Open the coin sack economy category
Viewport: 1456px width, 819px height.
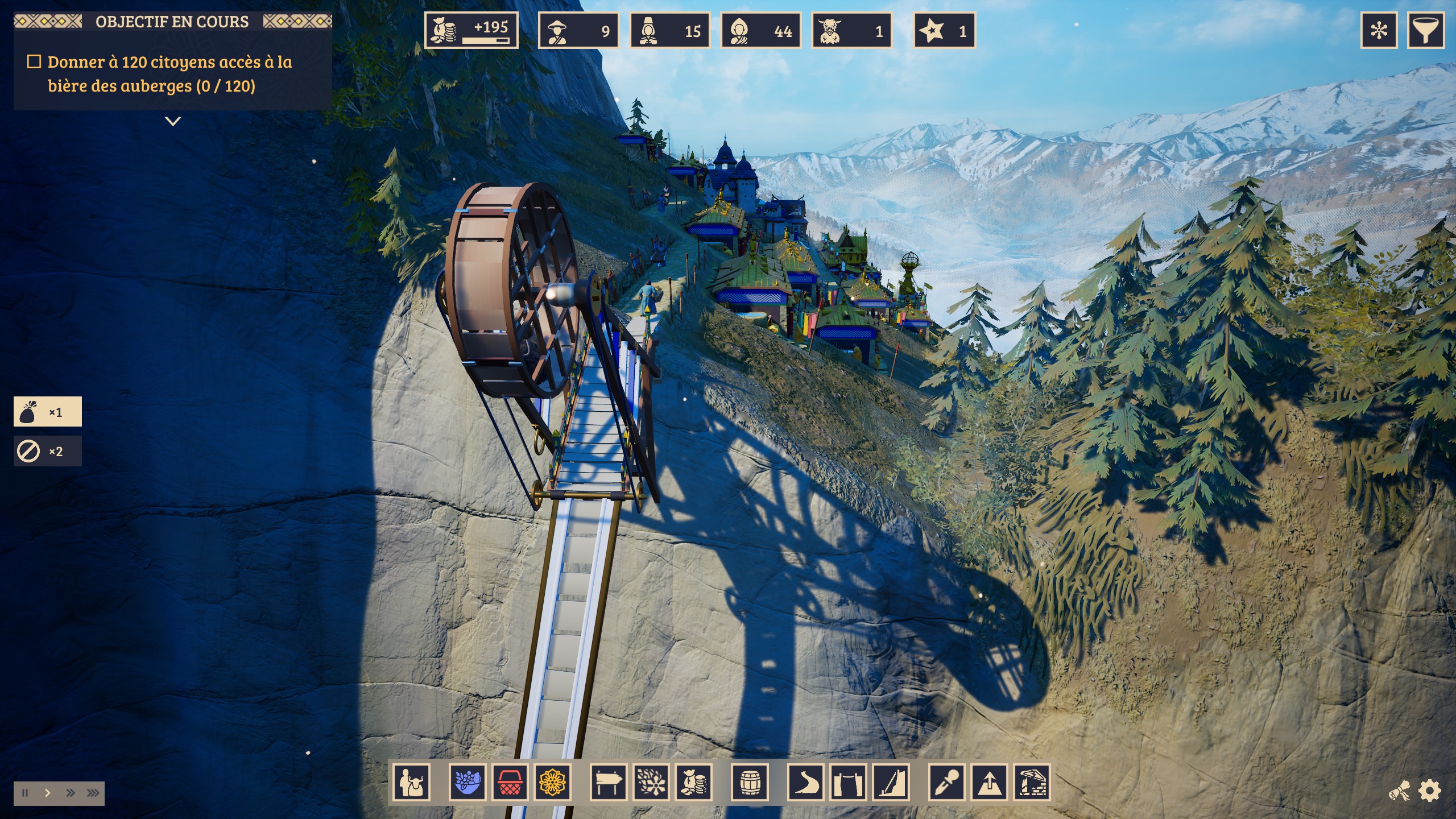693,783
